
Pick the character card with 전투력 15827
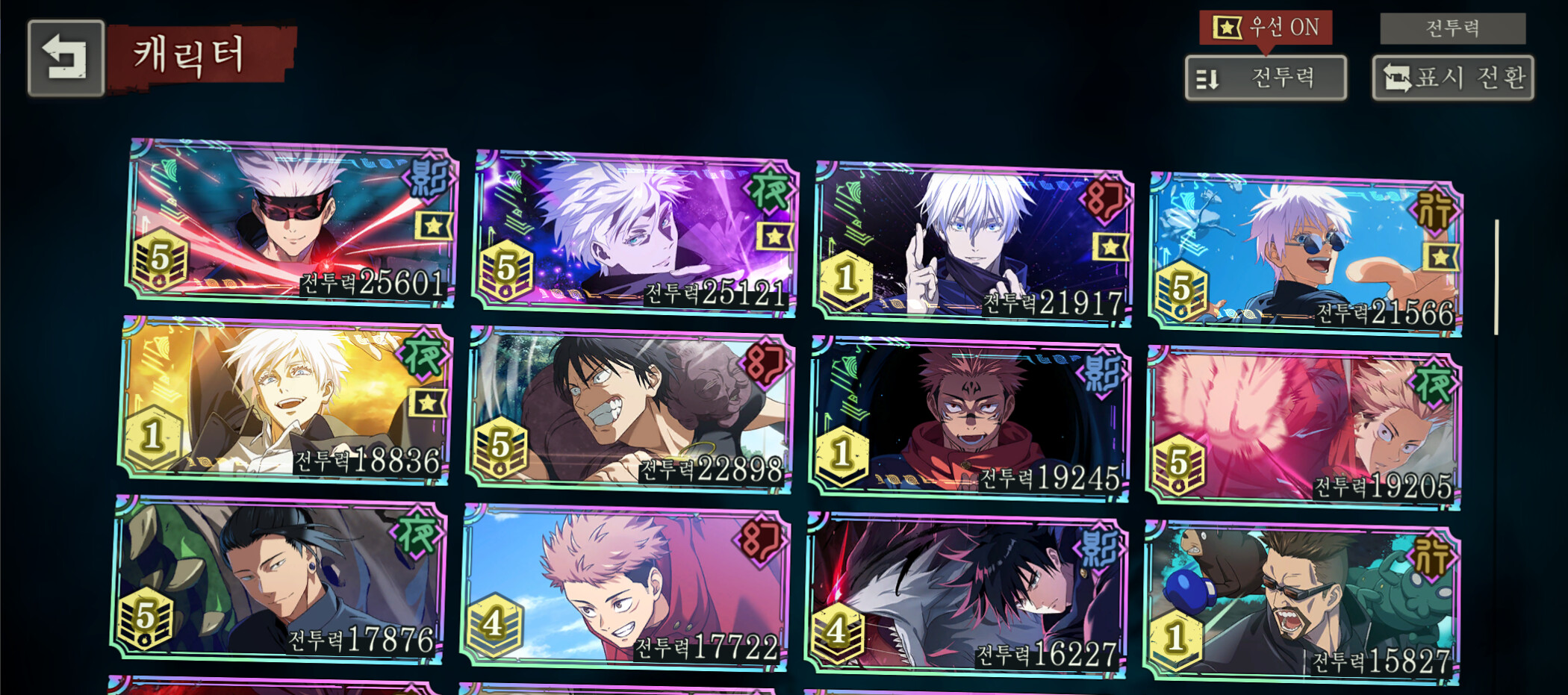(1301, 602)
